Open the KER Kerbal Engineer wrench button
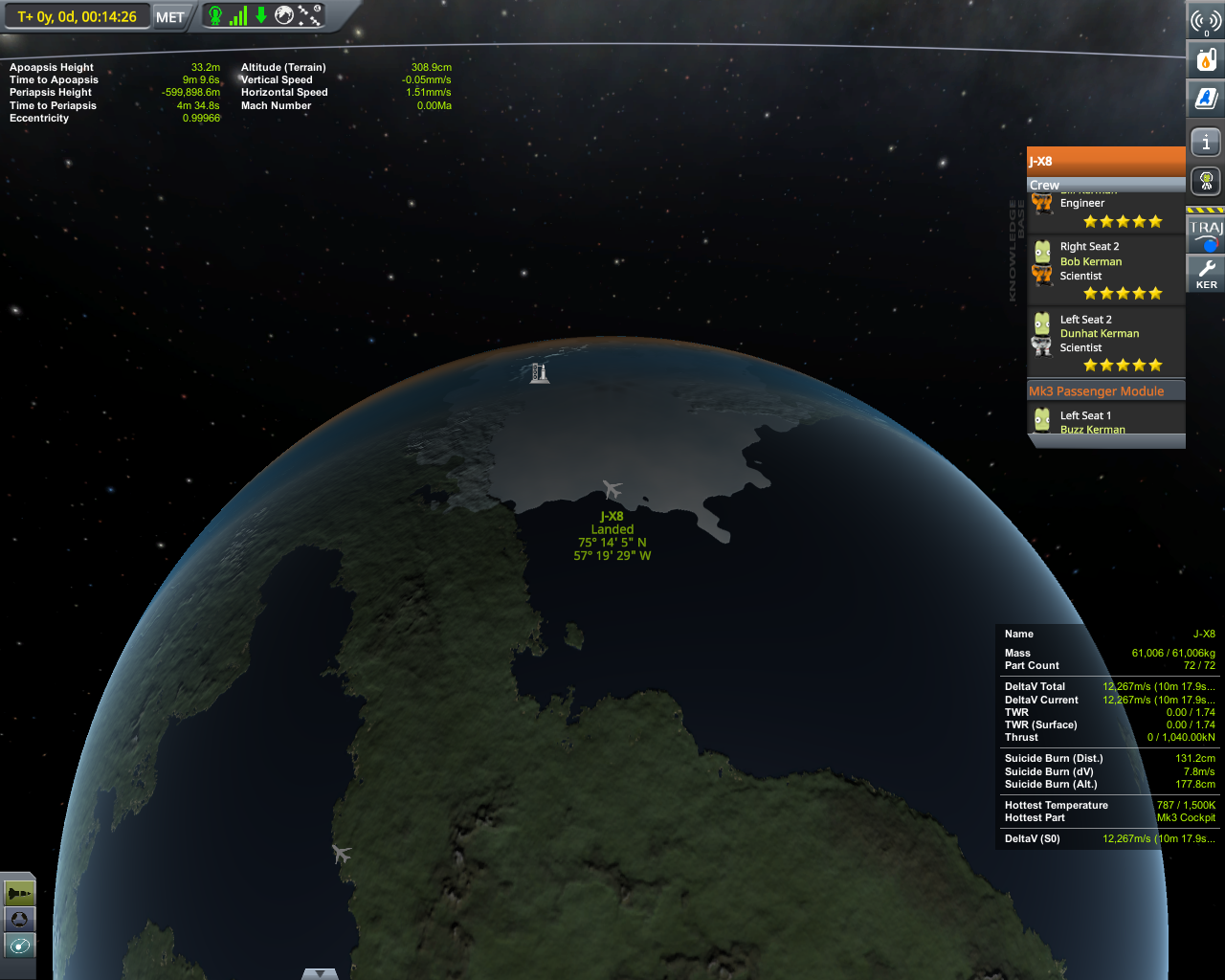The height and width of the screenshot is (980, 1225). [x=1206, y=274]
